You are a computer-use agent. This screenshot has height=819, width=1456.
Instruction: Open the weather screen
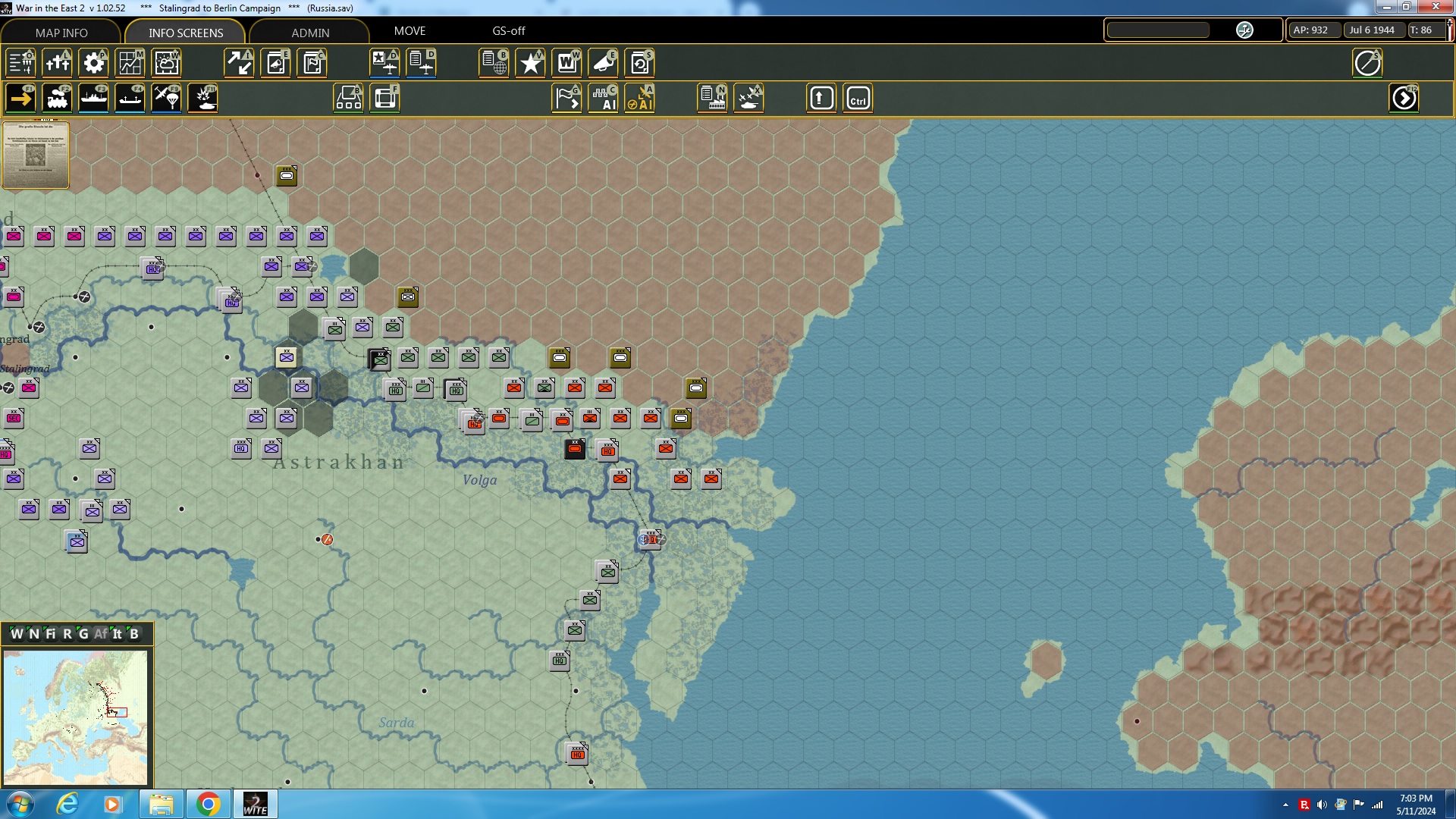click(166, 63)
